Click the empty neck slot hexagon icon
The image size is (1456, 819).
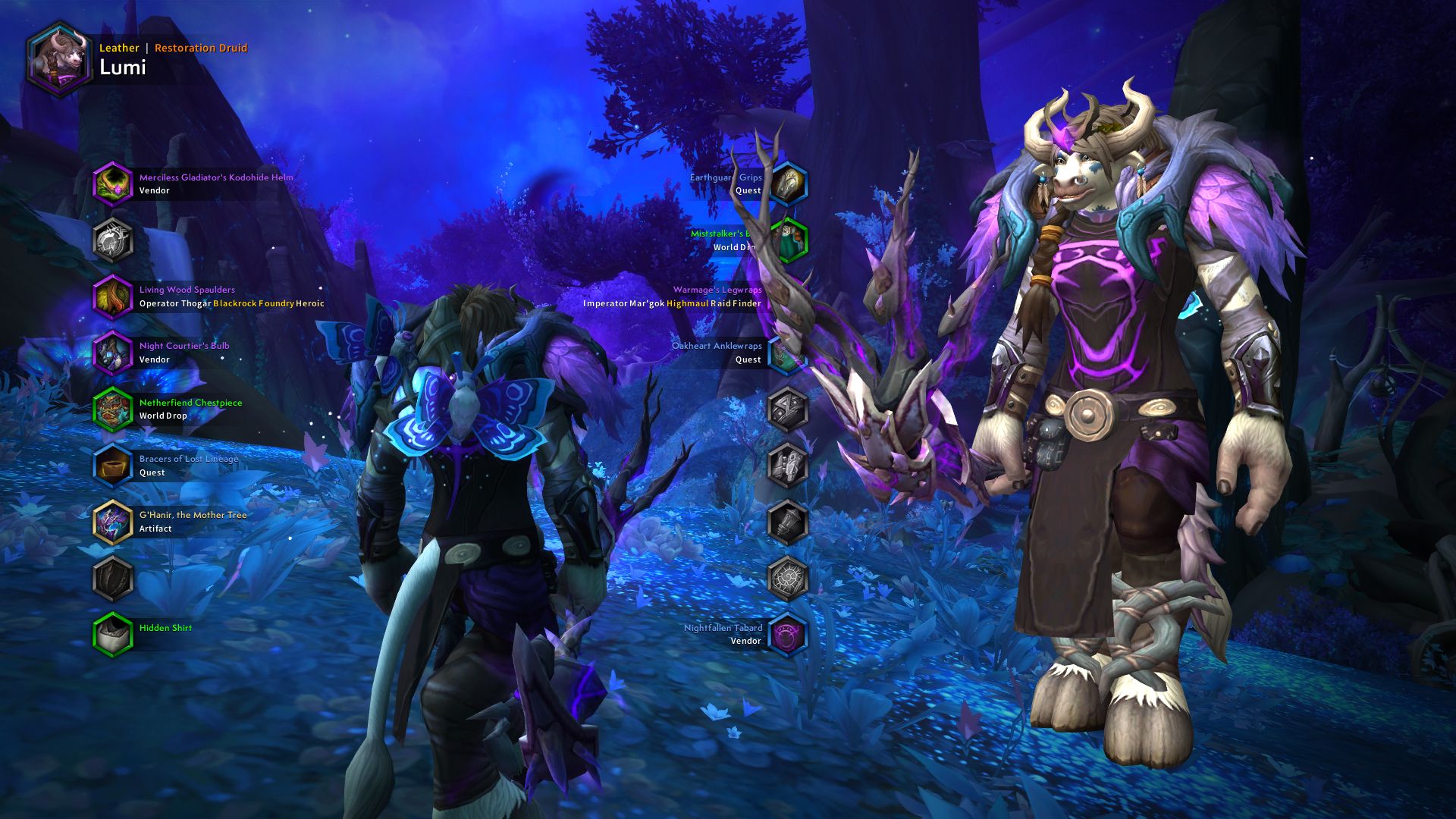[114, 239]
